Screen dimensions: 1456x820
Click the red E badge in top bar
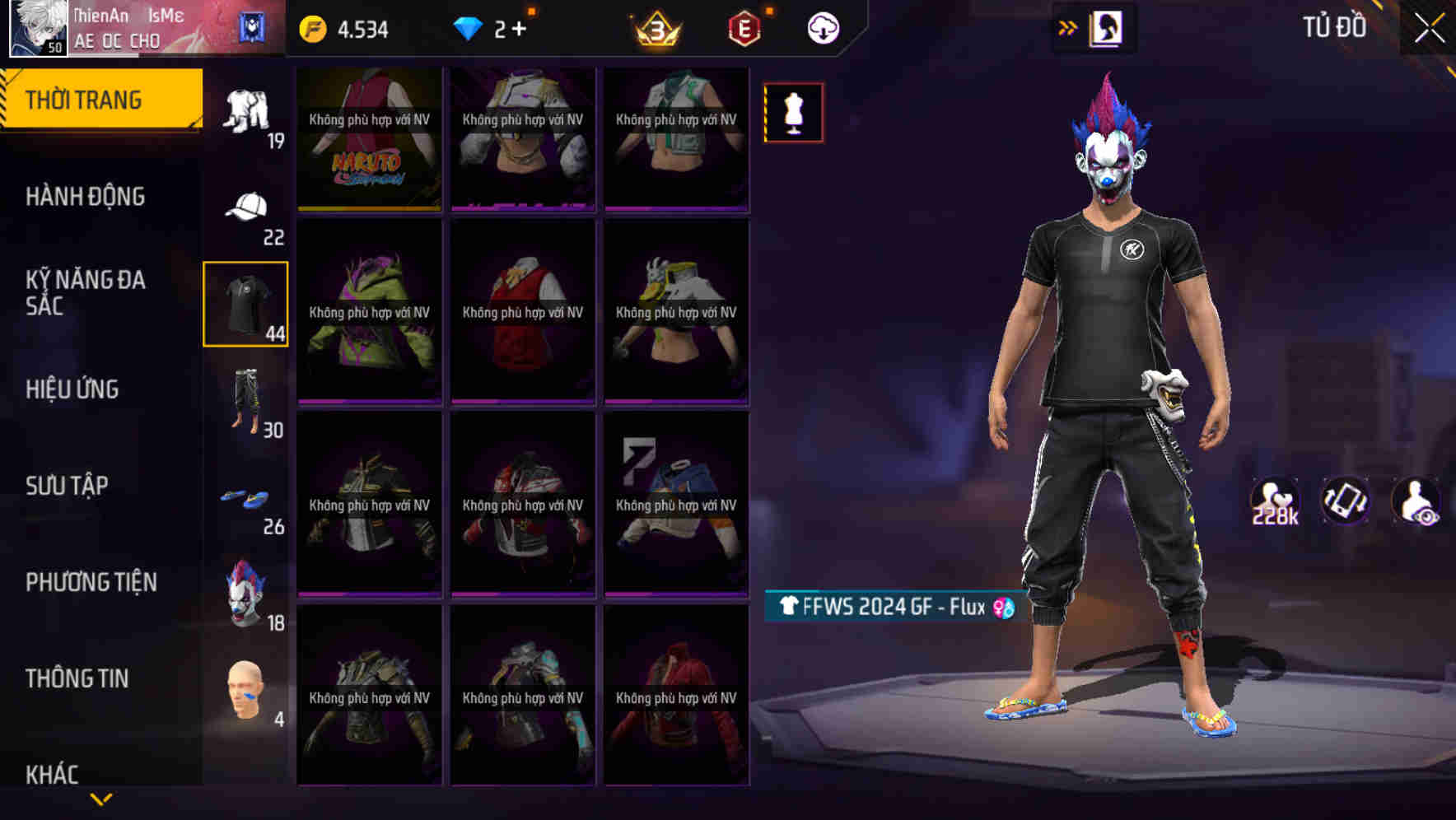pos(744,26)
